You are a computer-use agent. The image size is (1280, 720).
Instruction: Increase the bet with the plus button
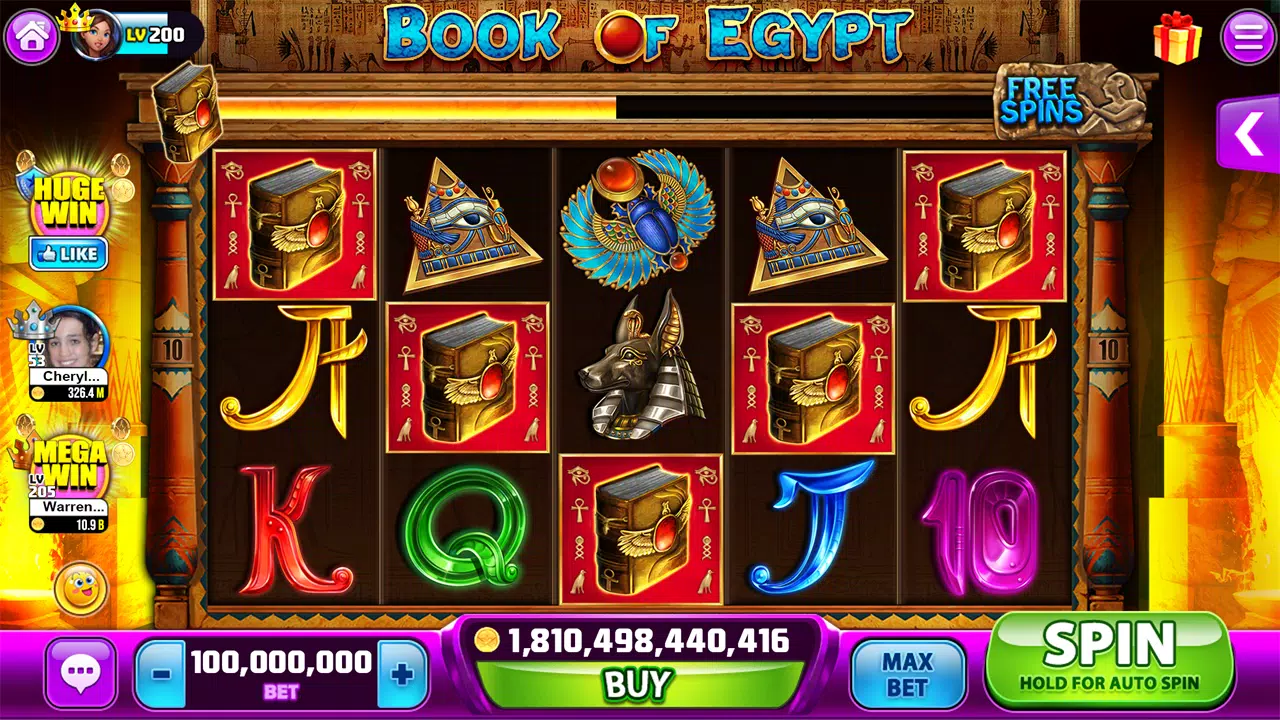coord(402,674)
